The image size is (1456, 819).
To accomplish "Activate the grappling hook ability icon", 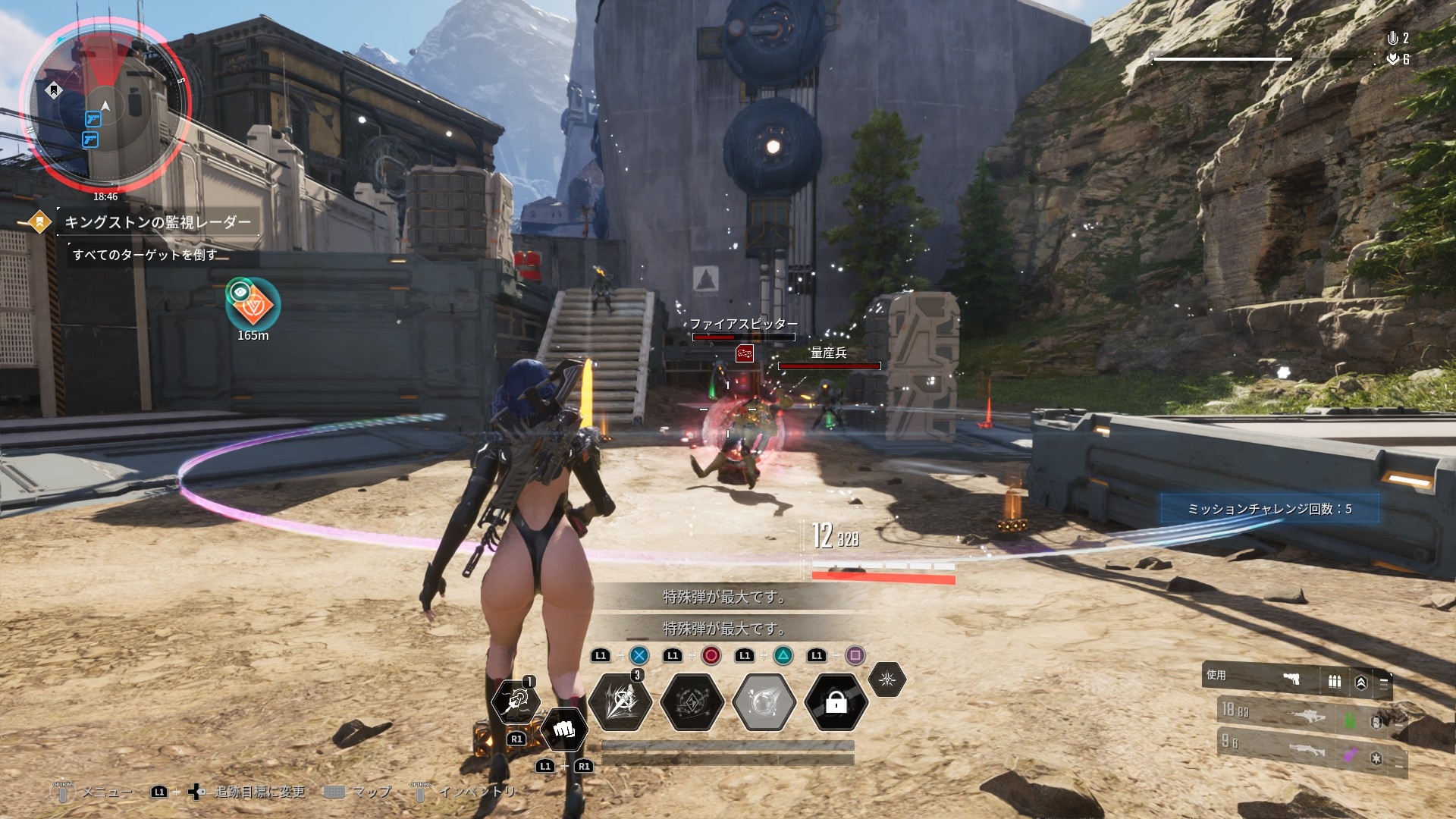I will point(516,701).
